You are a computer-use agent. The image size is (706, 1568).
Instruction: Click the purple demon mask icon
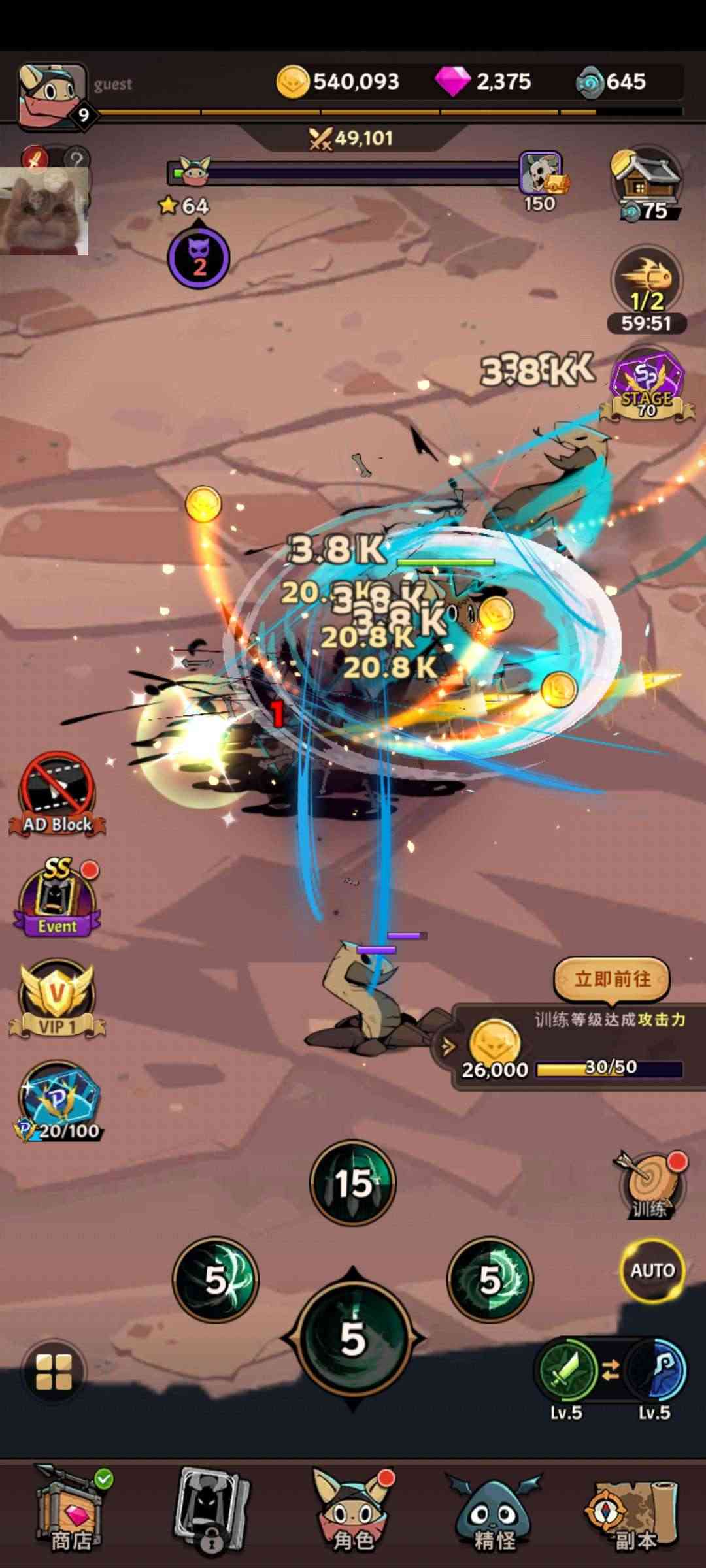pyautogui.click(x=199, y=258)
